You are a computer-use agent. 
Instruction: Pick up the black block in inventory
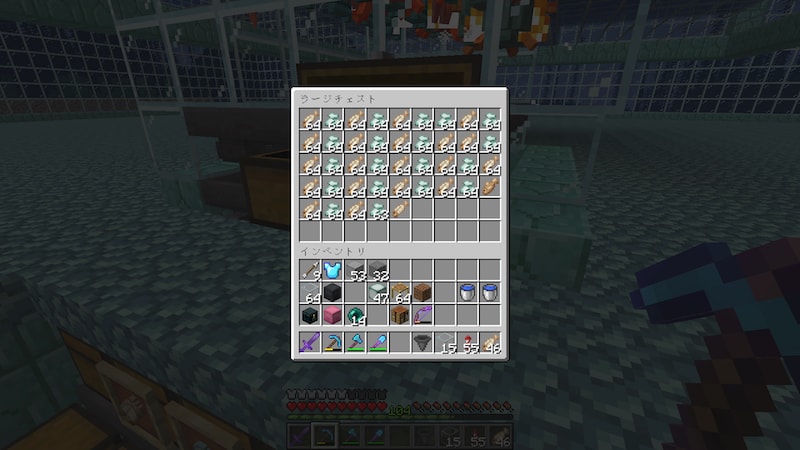332,293
